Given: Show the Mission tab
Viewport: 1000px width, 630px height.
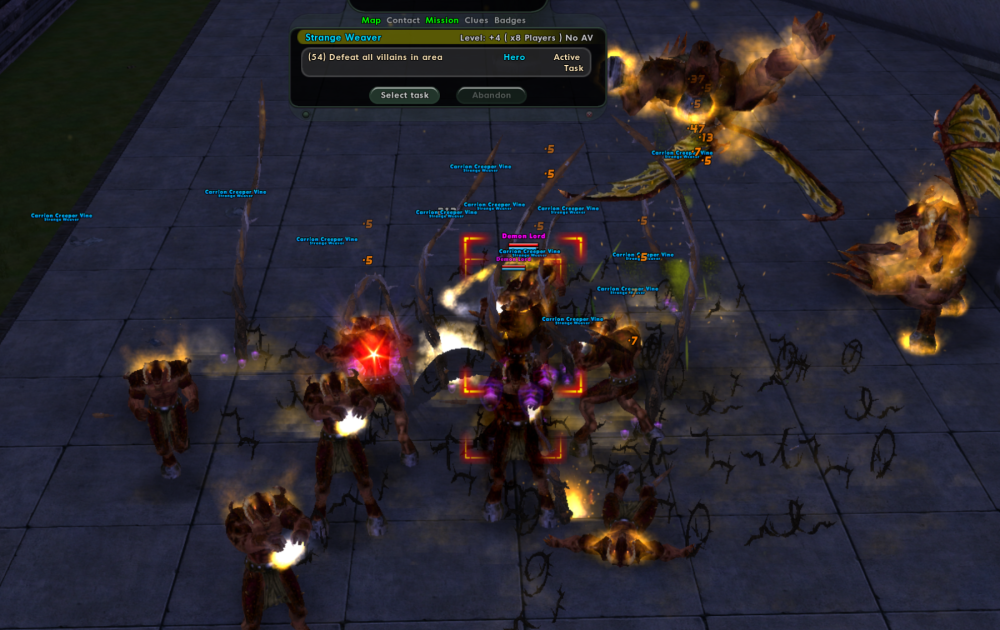Looking at the screenshot, I should point(442,20).
